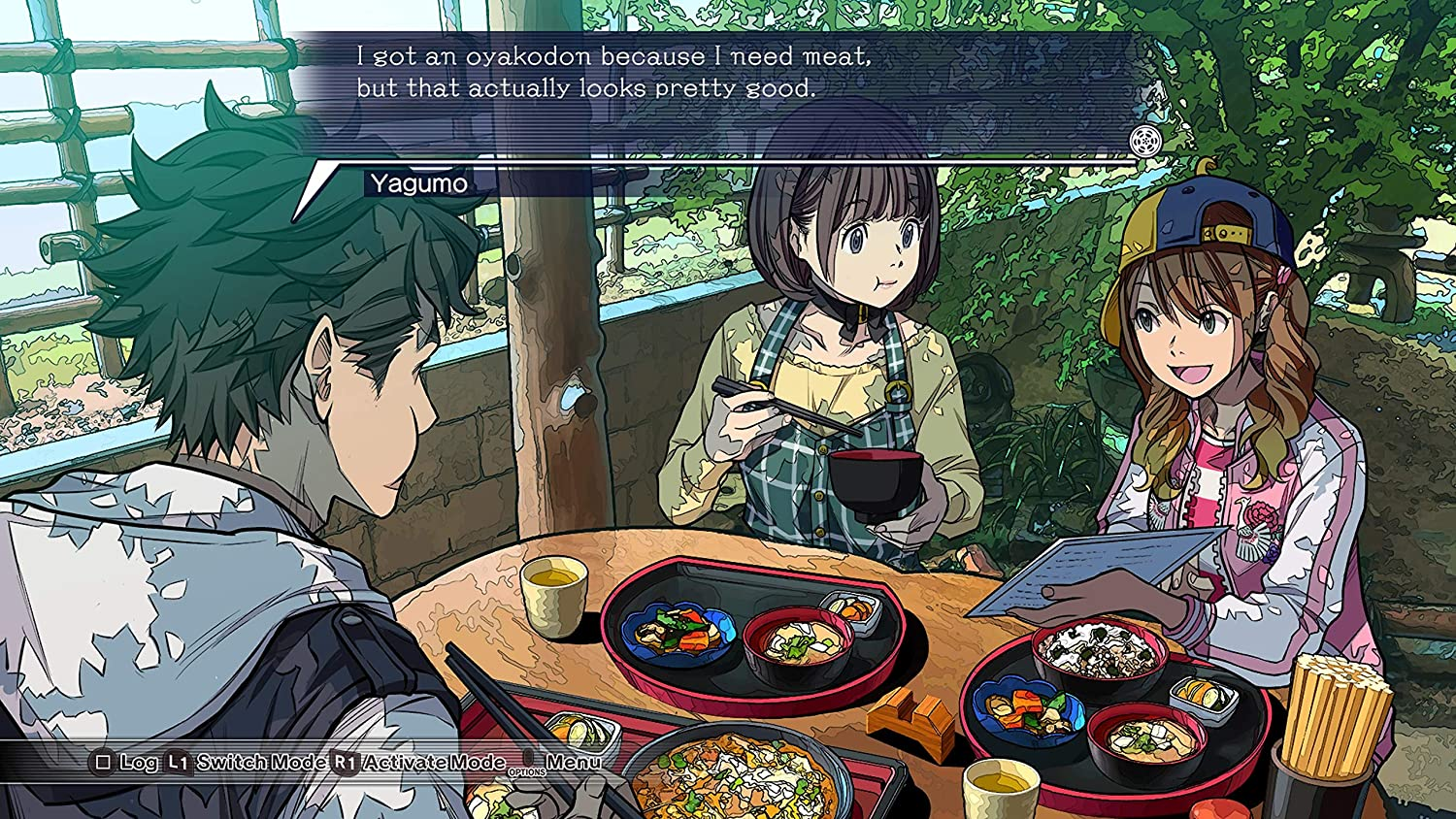Screen dimensions: 1456x819
Task: Open the Menu option at bottom right
Action: coord(577,763)
